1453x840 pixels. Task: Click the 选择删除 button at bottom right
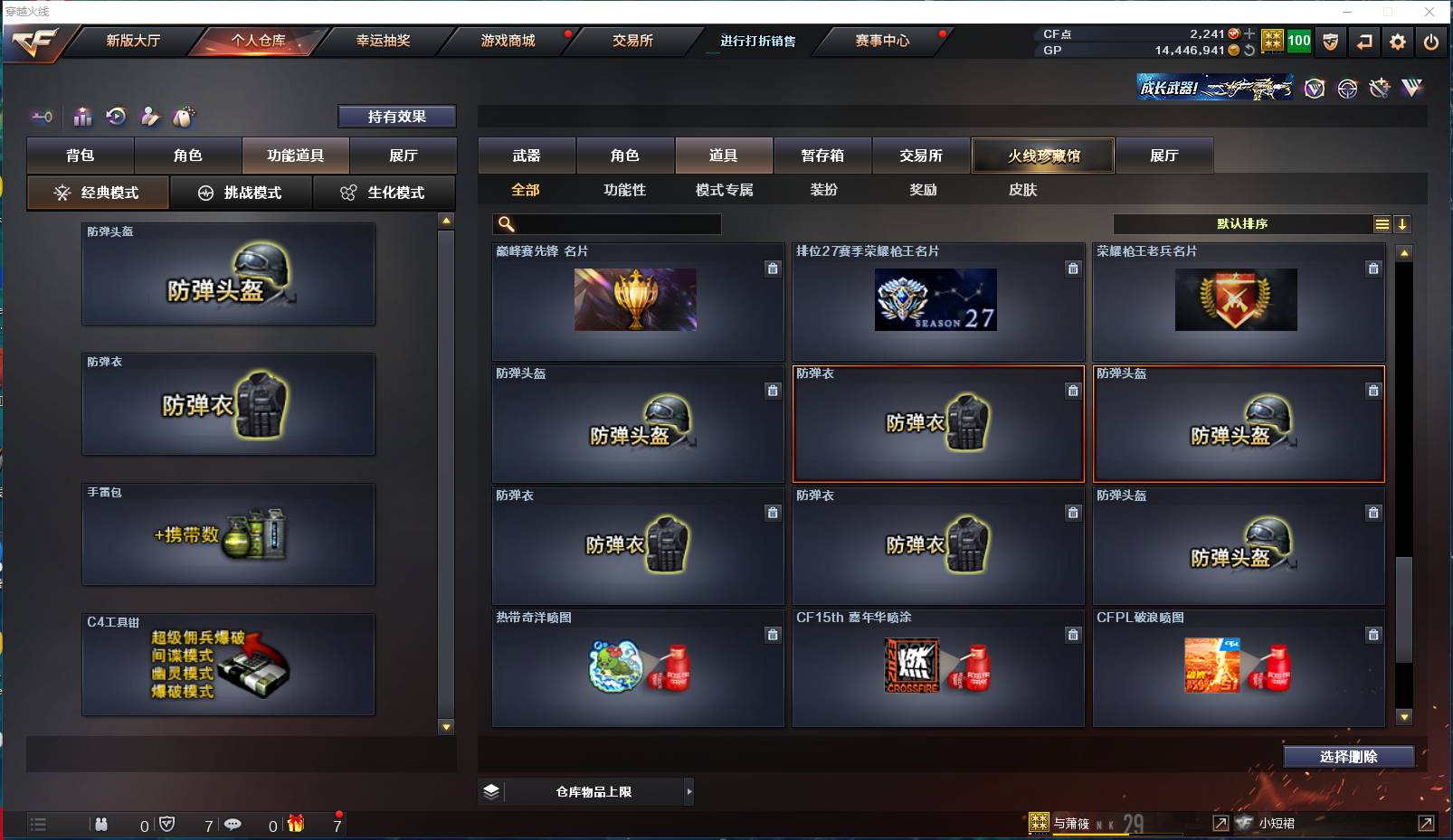[1350, 756]
